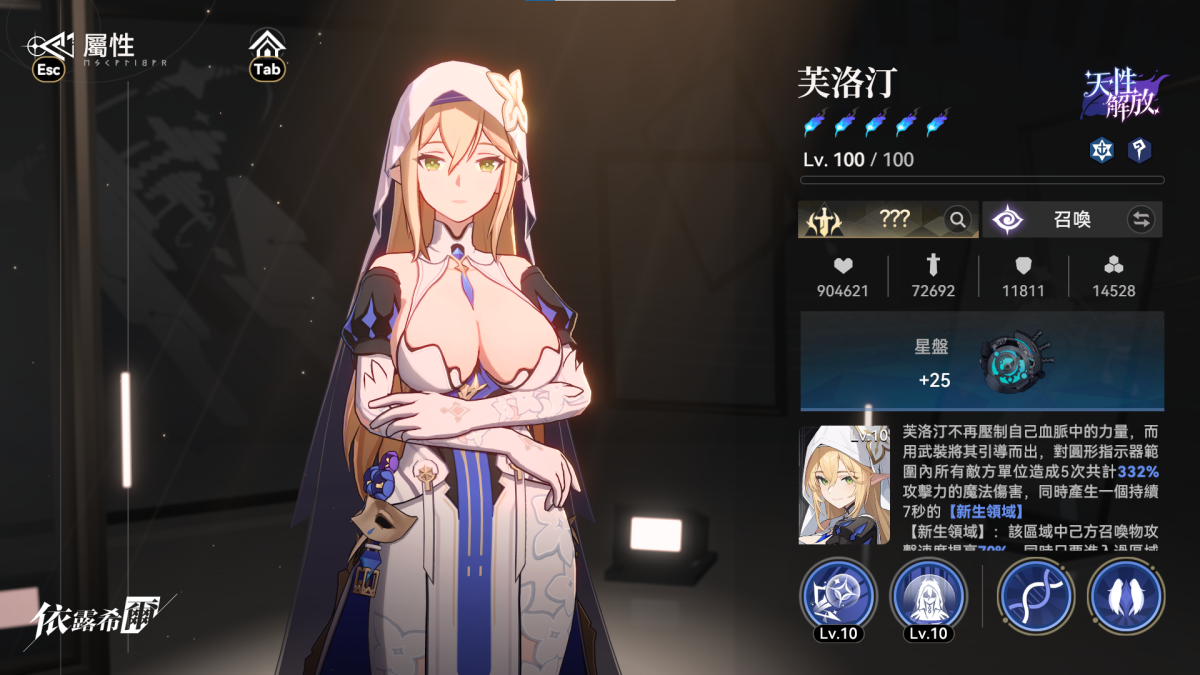Click the hexagon axe emblem icon
This screenshot has width=1200, height=675.
point(1138,150)
